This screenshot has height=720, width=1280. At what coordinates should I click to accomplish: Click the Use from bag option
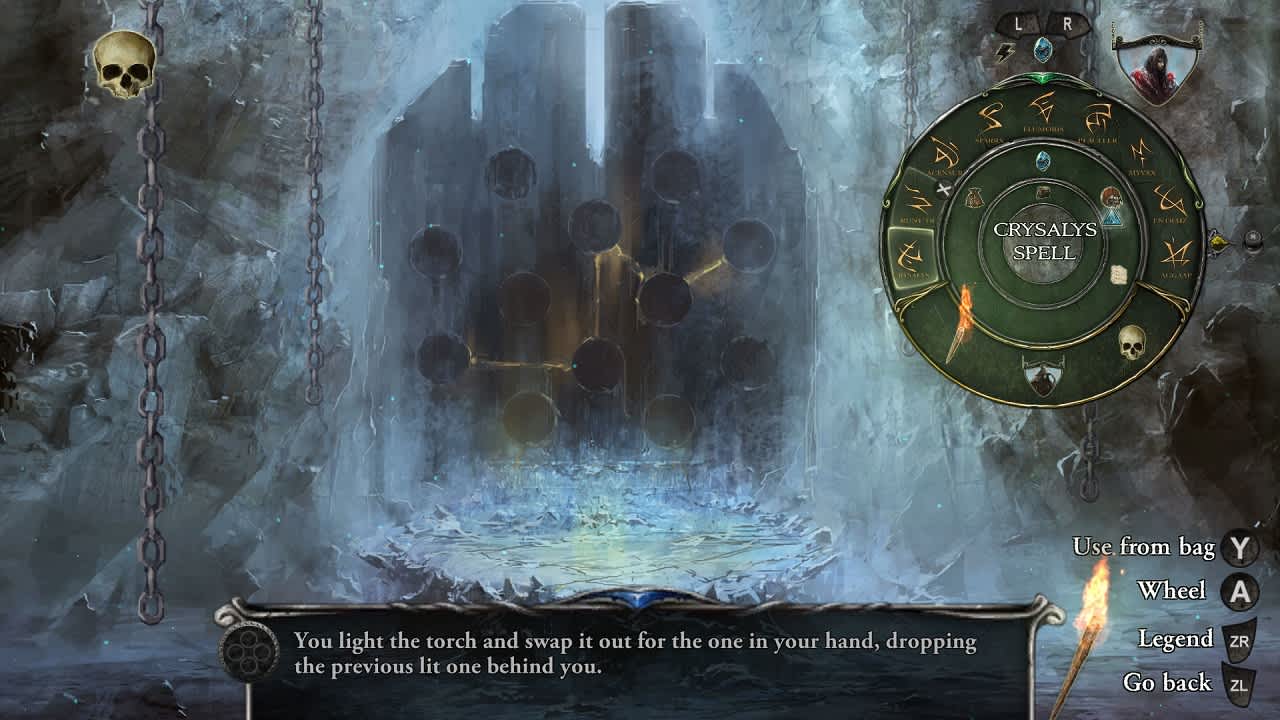(1146, 547)
